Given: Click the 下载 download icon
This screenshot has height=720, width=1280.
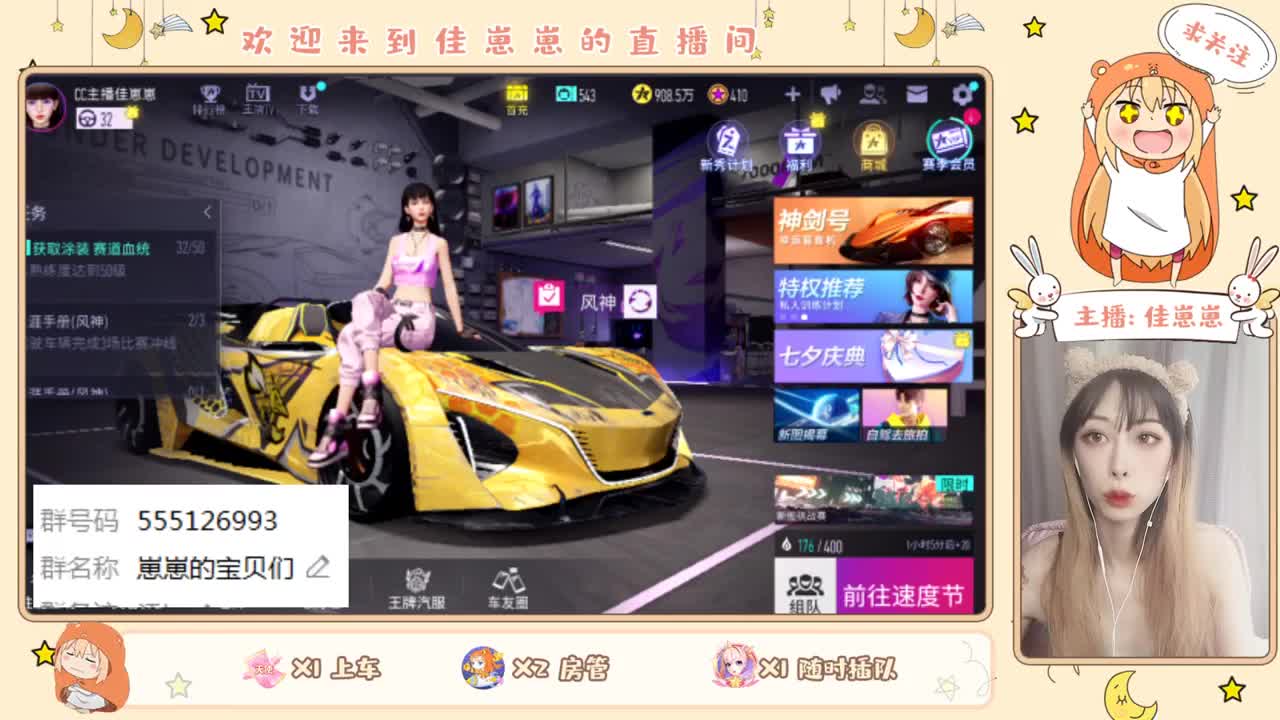Looking at the screenshot, I should 307,97.
